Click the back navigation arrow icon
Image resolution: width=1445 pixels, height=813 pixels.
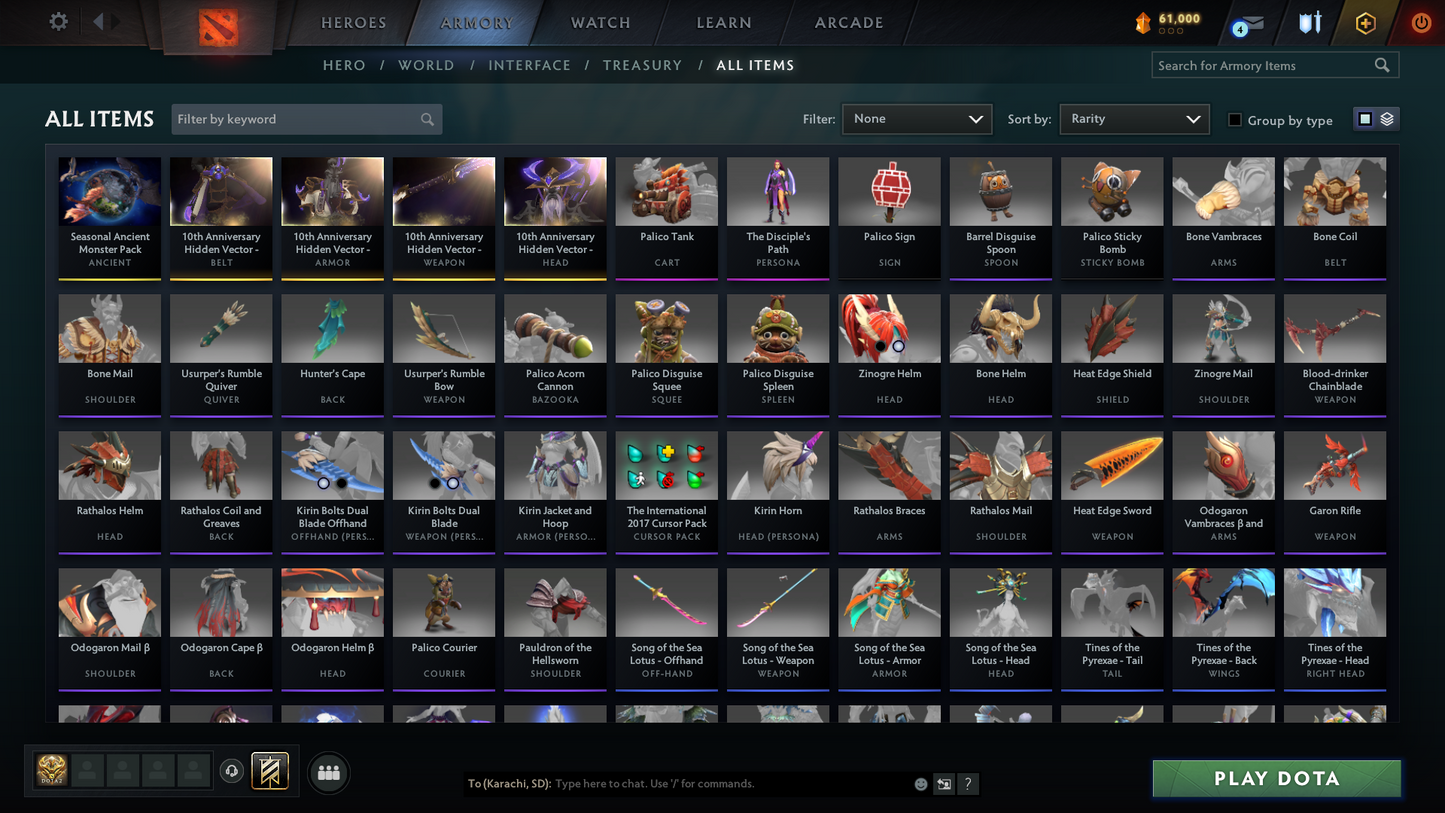(97, 20)
